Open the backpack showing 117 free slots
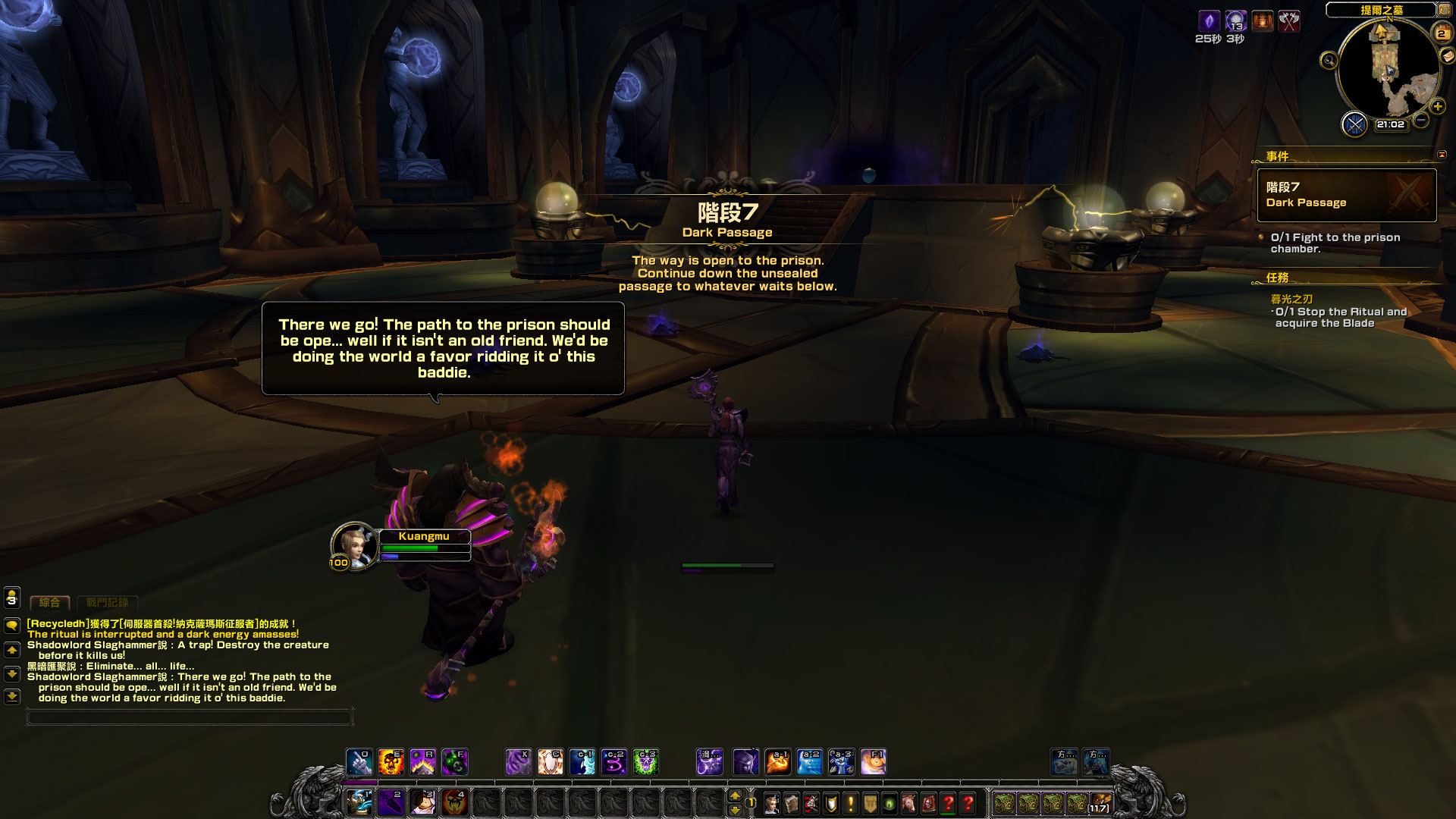Image resolution: width=1456 pixels, height=819 pixels. [1100, 802]
